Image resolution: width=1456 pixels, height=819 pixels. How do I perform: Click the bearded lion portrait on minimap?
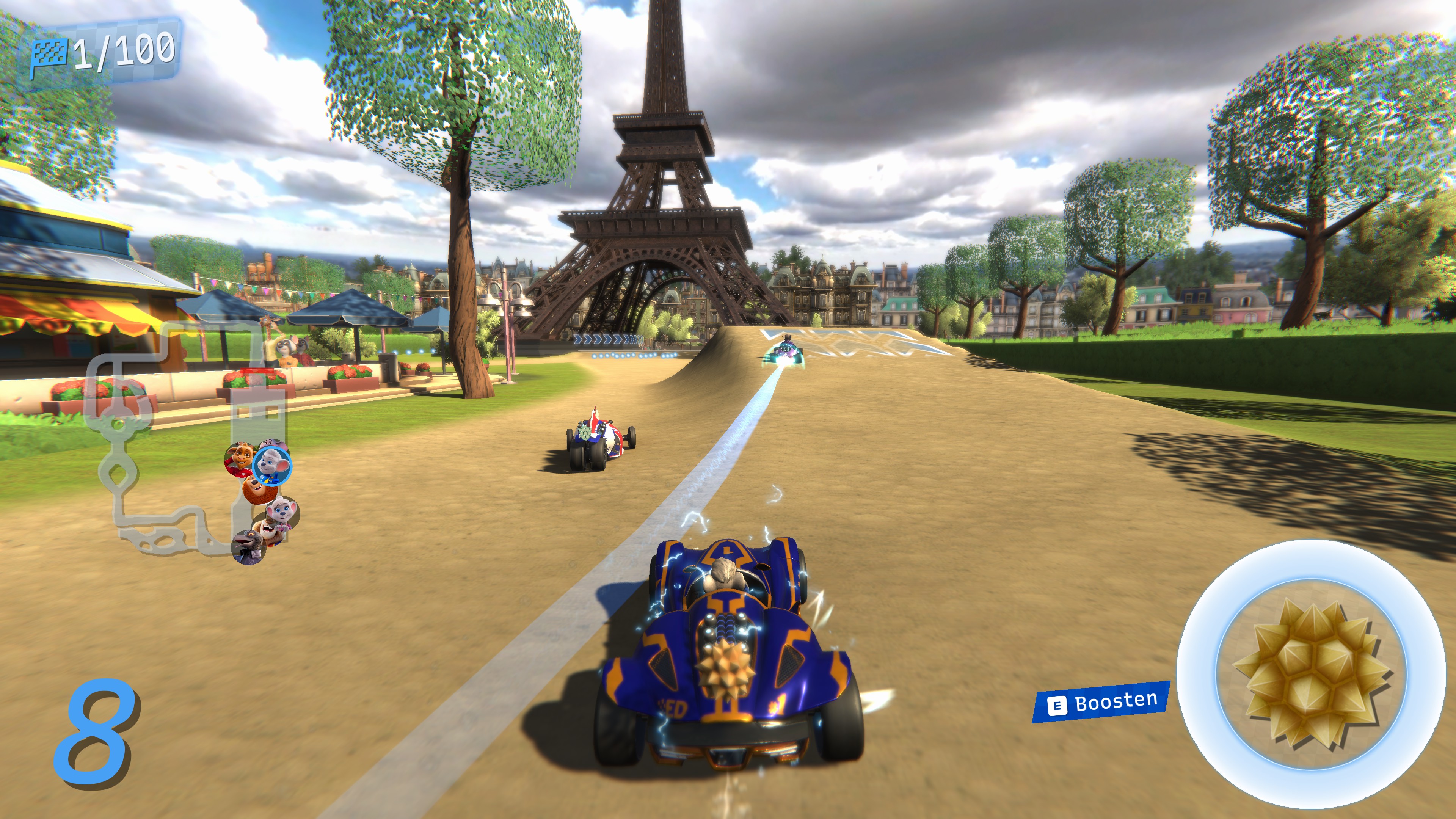[x=257, y=489]
